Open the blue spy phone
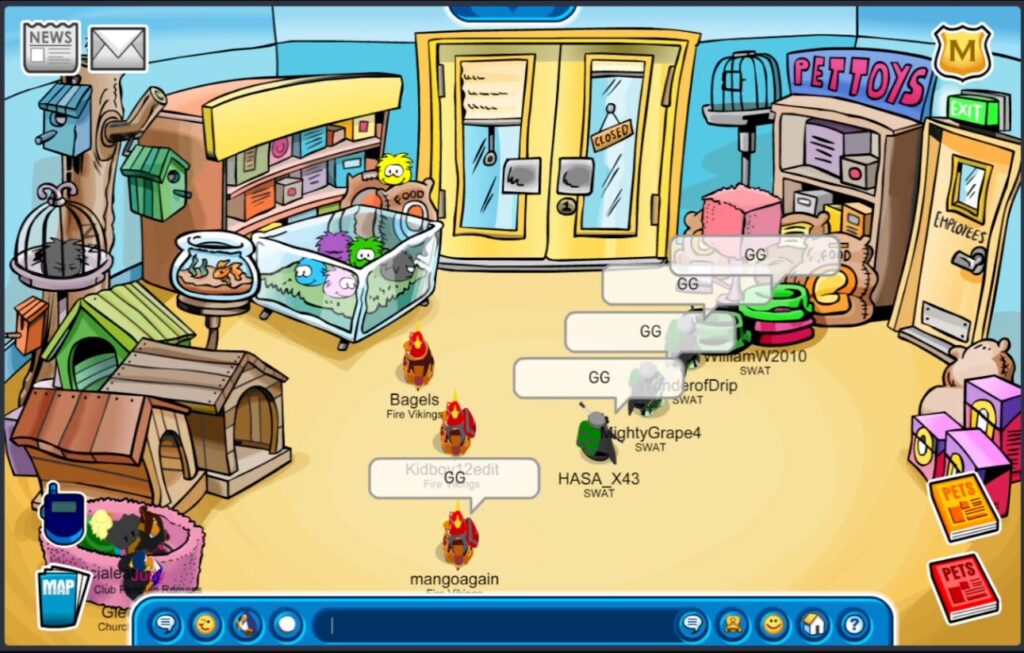1024x653 pixels. [x=63, y=514]
